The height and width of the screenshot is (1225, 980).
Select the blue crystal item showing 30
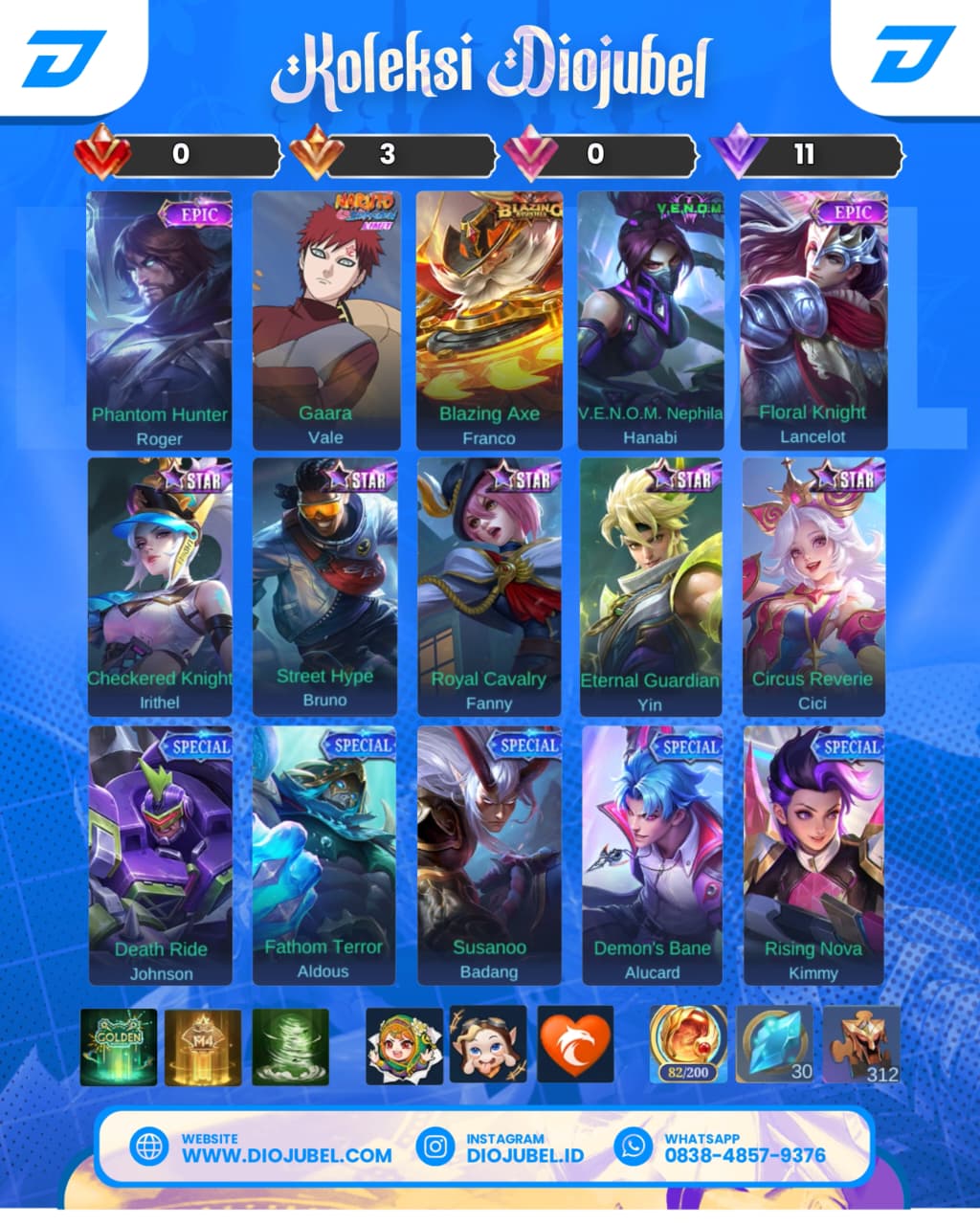(774, 1044)
